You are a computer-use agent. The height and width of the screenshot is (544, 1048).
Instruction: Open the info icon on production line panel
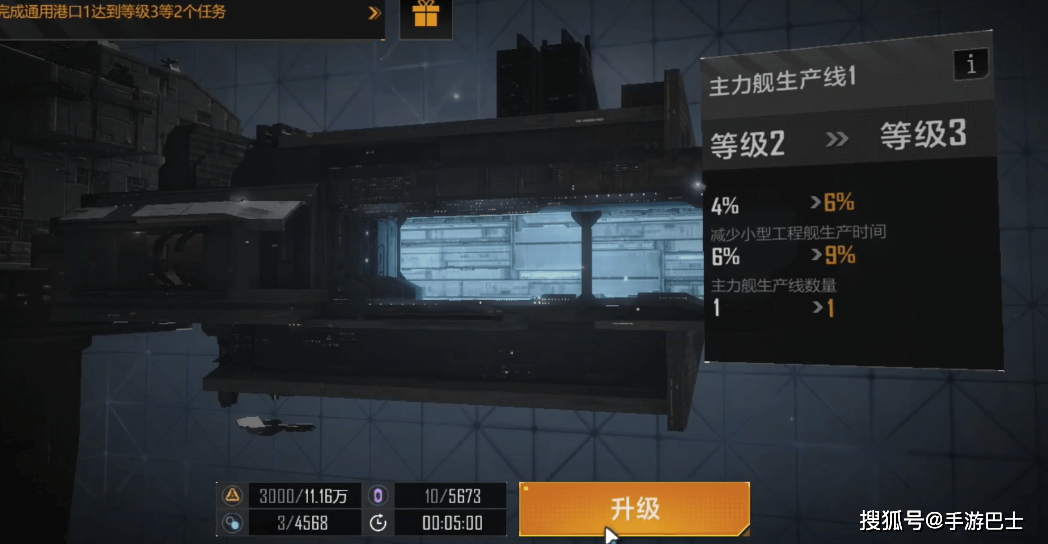[971, 65]
